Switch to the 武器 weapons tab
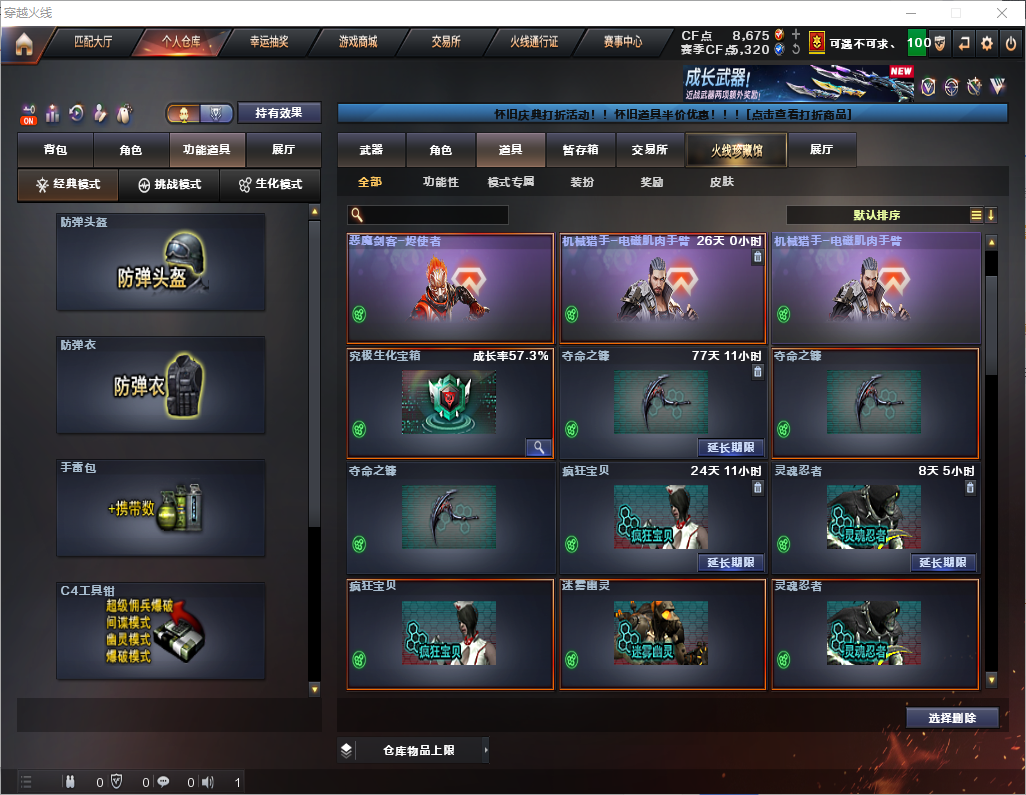The width and height of the screenshot is (1026, 795). [371, 150]
